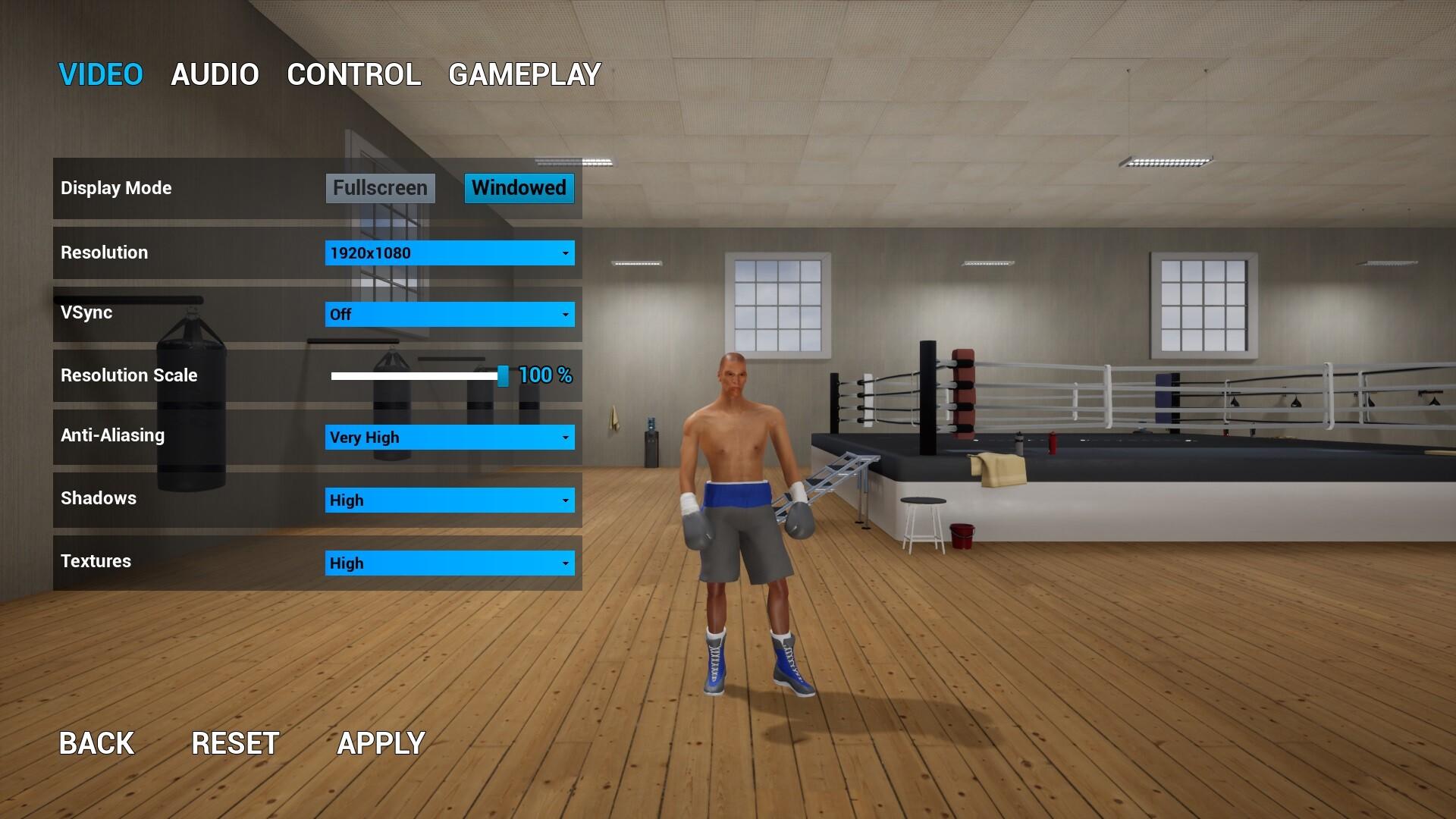Screen dimensions: 1456x819
Task: Open the Shadows quality dropdown
Action: click(x=440, y=500)
